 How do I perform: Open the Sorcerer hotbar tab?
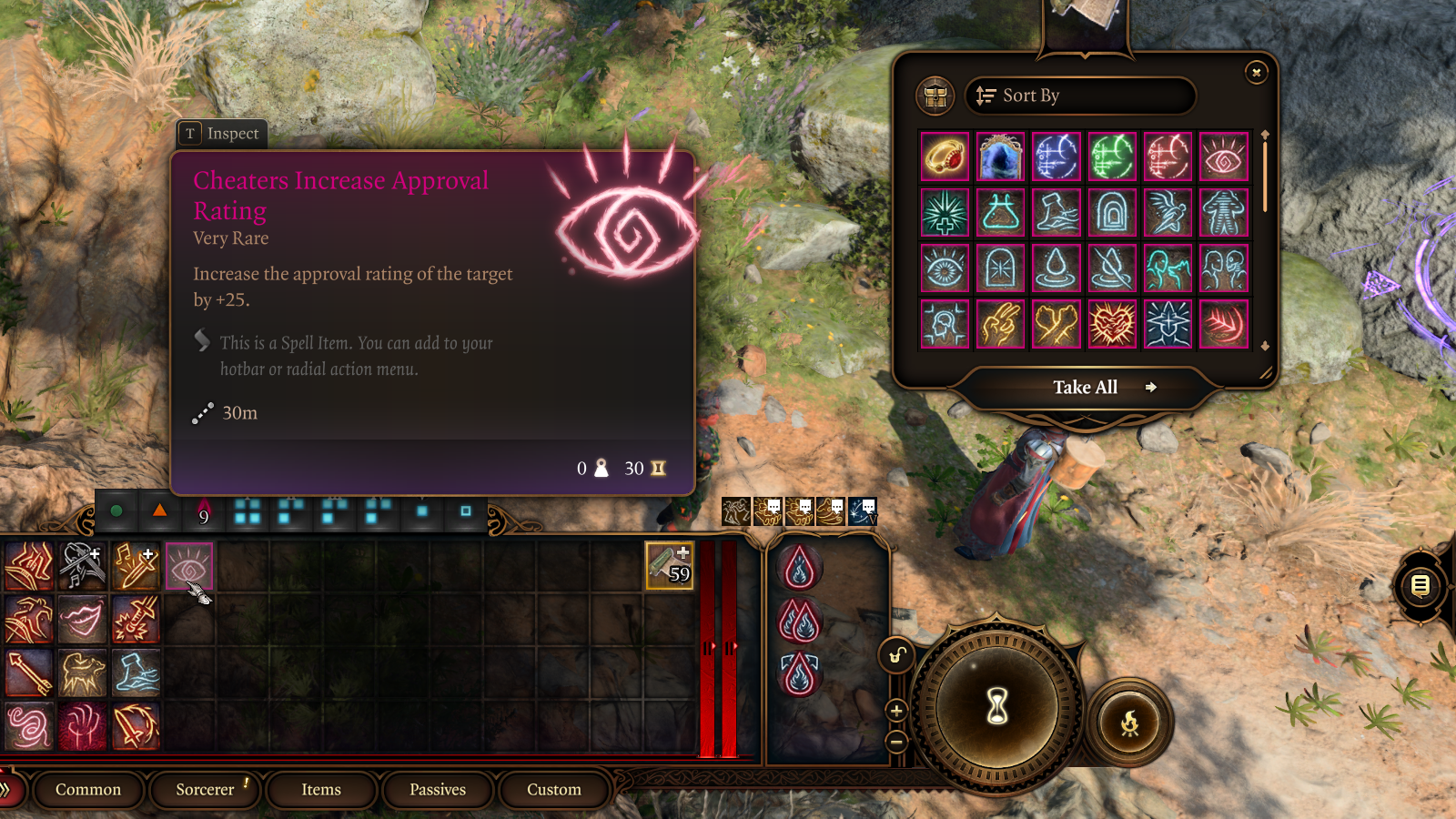coord(206,790)
